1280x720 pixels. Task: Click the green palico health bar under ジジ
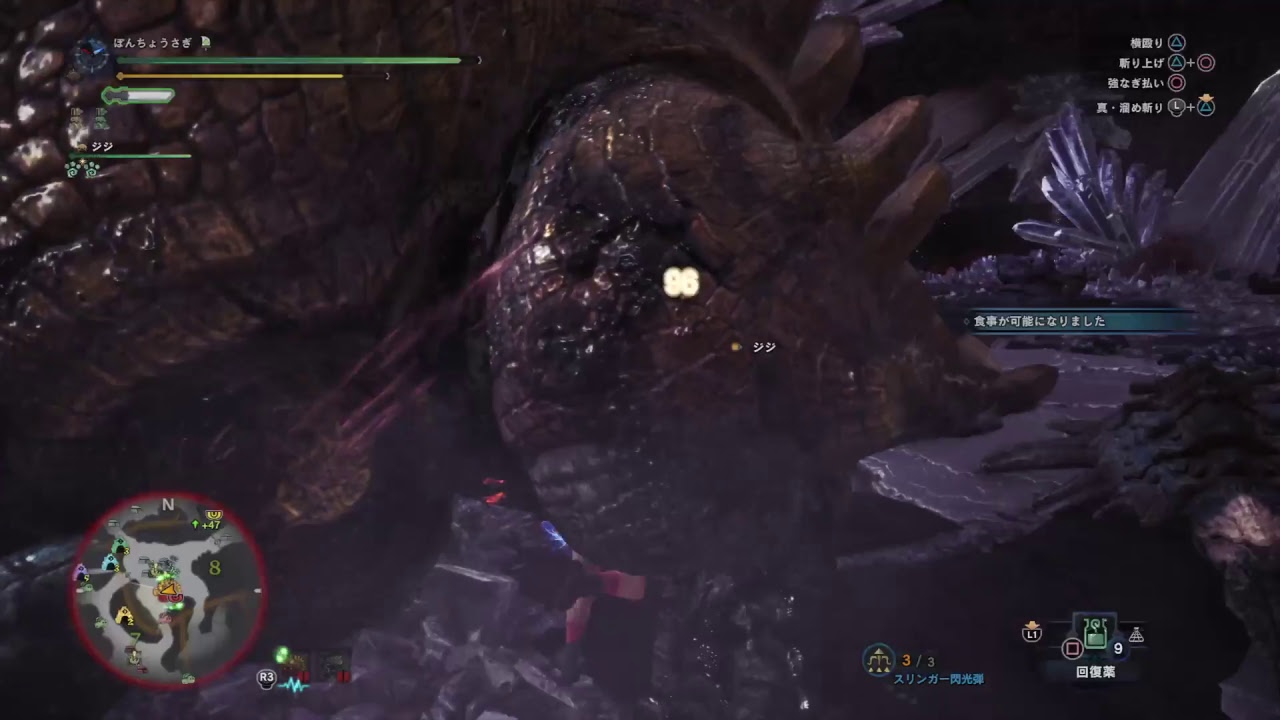128,156
